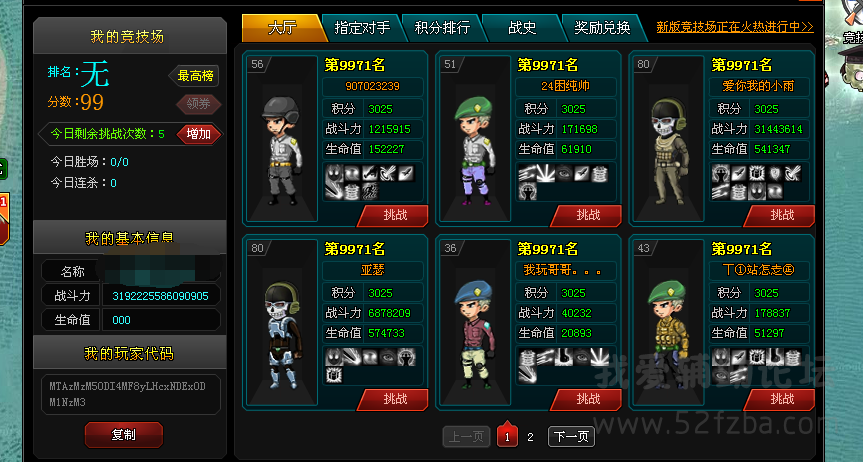Viewport: 863px width, 462px height.
Task: Open the 新版竞技场 promotional link
Action: 734,27
